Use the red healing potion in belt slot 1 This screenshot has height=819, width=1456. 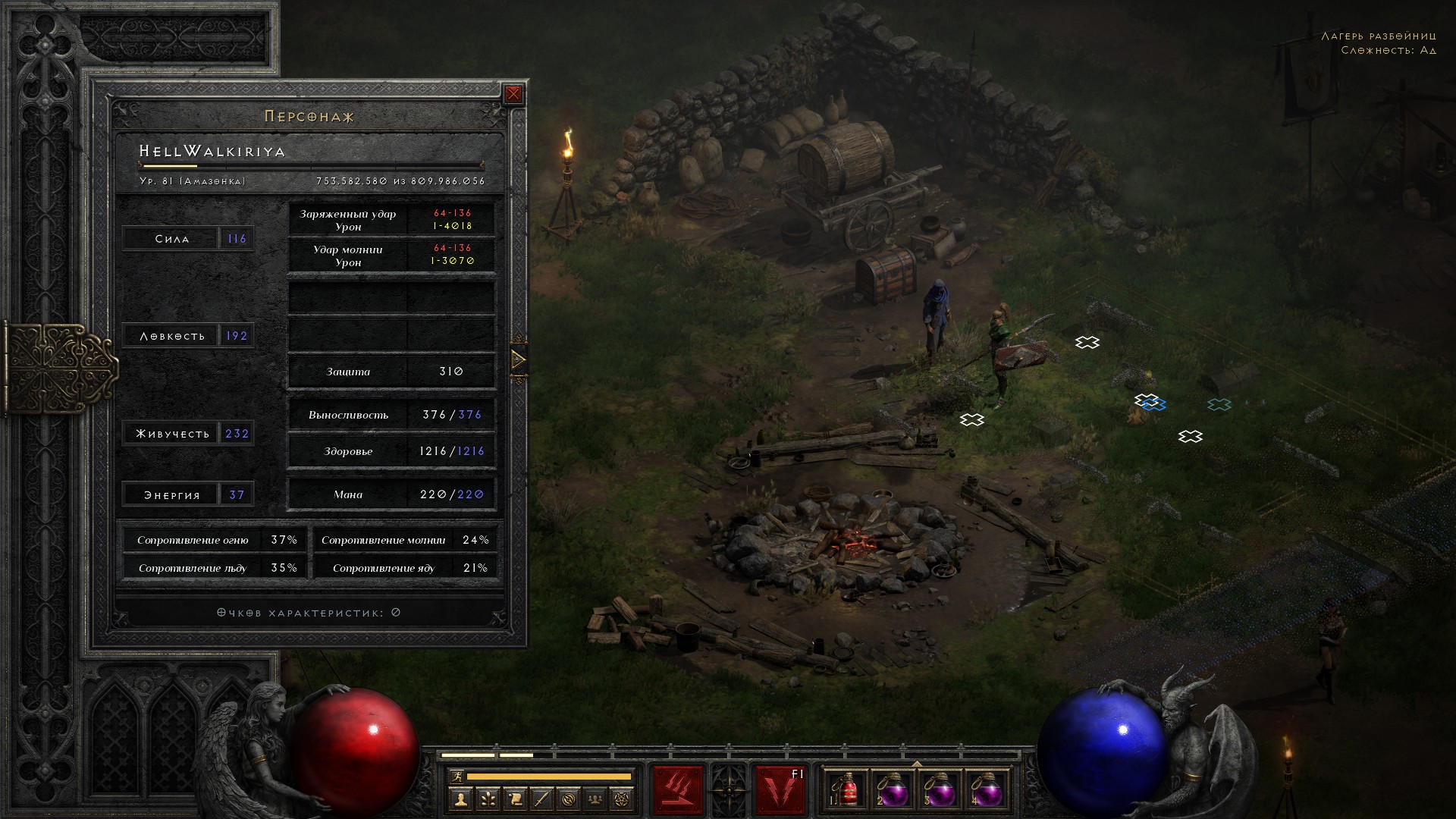click(x=849, y=791)
